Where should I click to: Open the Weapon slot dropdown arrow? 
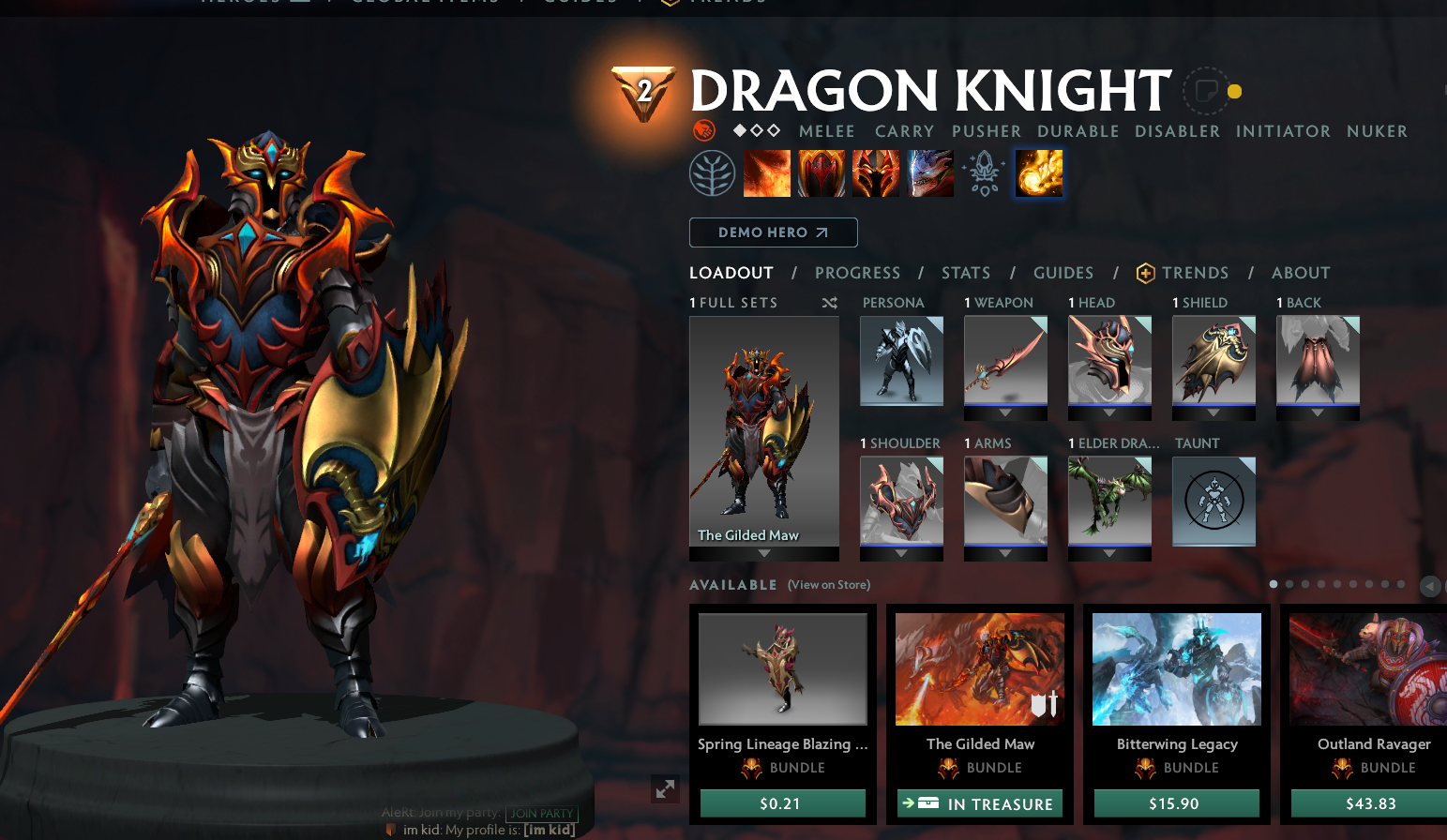coord(1005,412)
